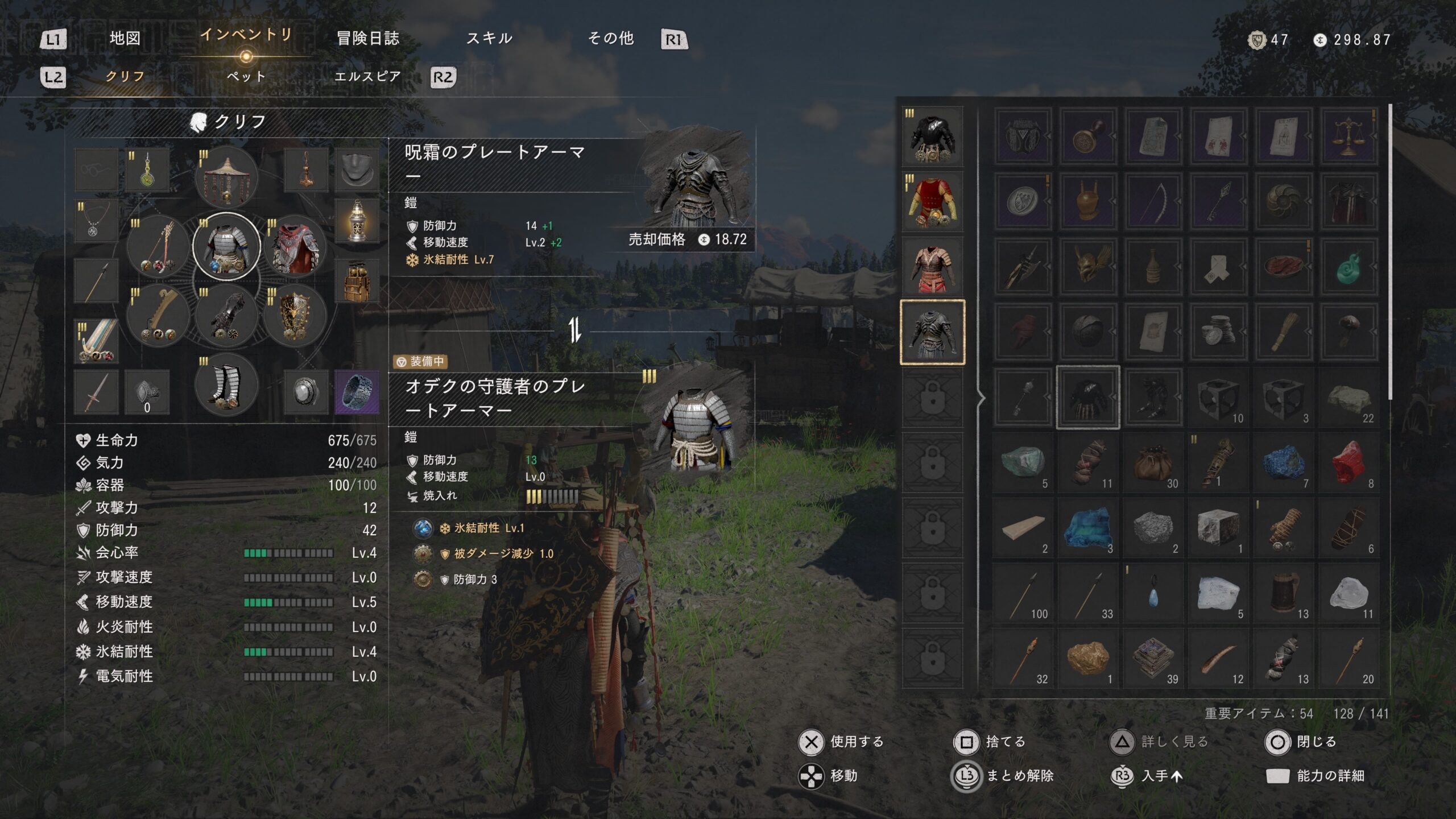Select the lantern equipment slot
This screenshot has width=1456, height=819.
pos(357,222)
